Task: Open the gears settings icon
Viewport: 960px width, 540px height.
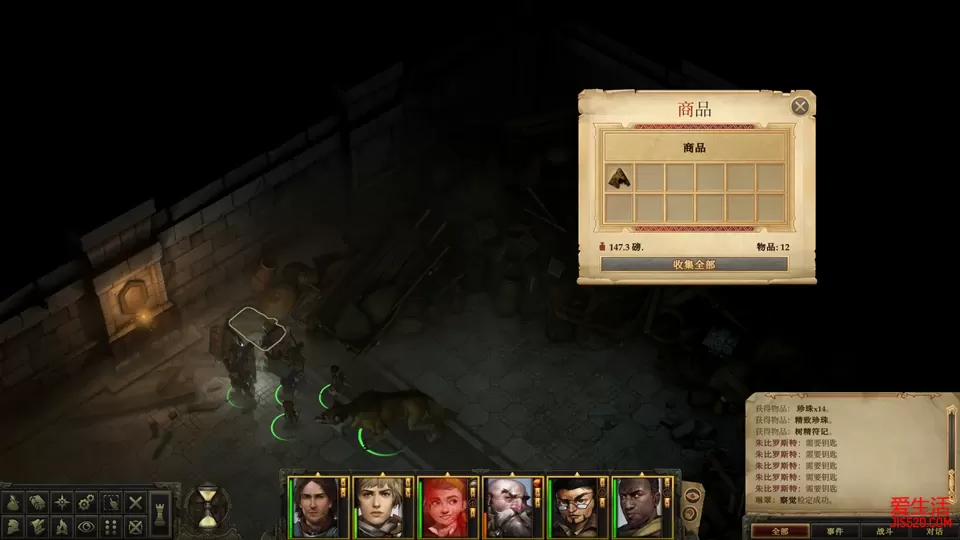Action: pos(88,502)
